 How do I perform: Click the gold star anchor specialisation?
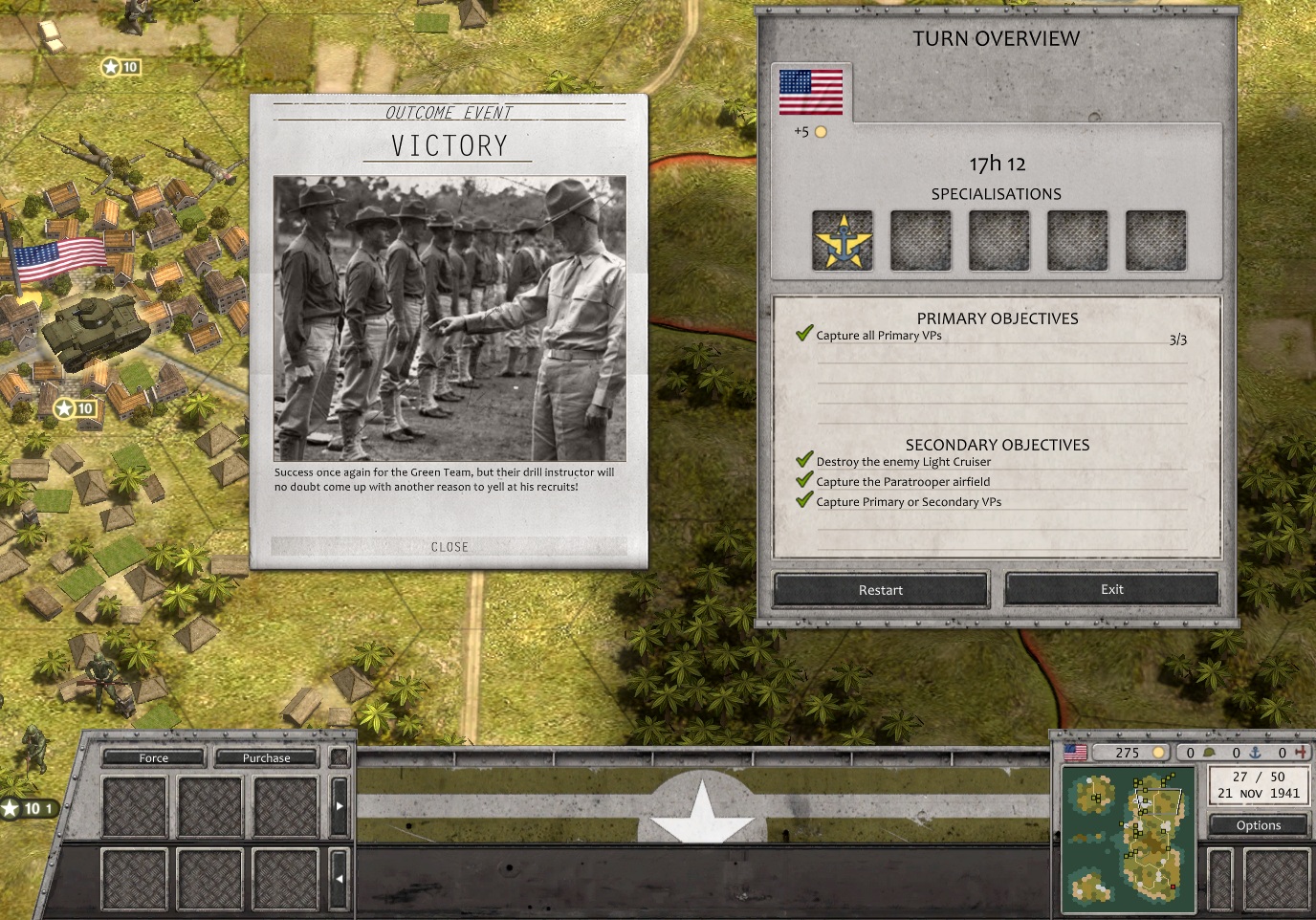(842, 240)
